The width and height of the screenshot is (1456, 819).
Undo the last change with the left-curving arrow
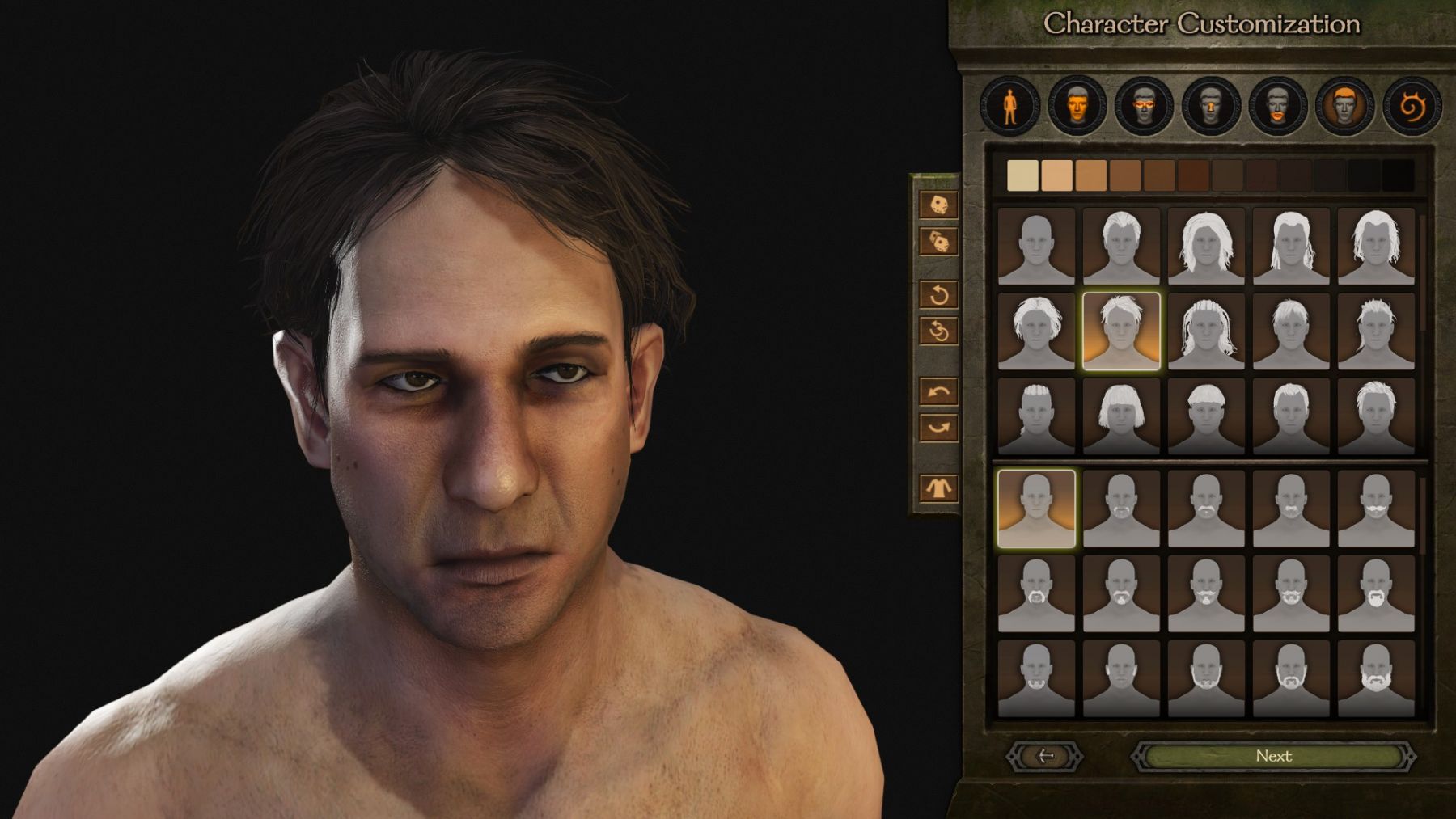pos(938,392)
